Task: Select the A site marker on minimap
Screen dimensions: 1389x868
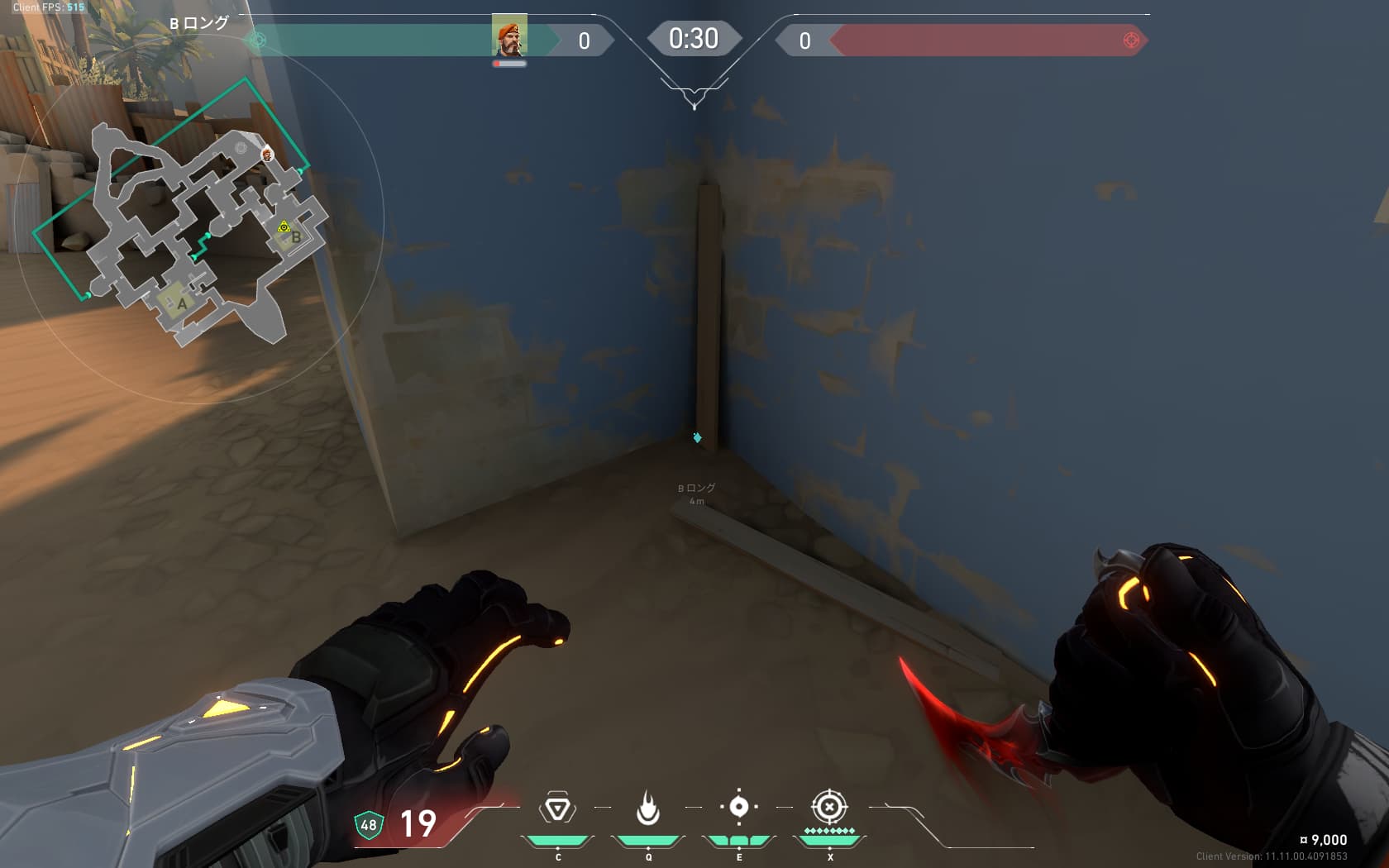Action: click(181, 303)
